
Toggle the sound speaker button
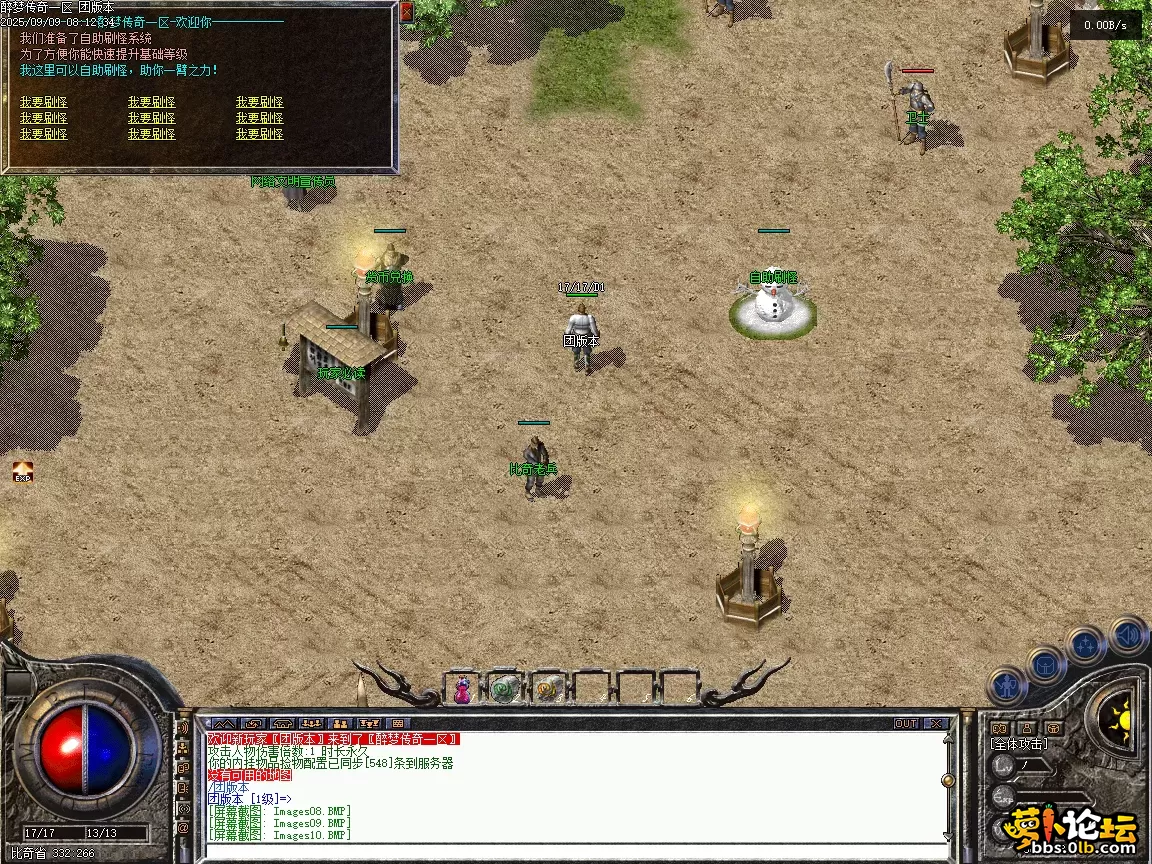click(x=1127, y=635)
